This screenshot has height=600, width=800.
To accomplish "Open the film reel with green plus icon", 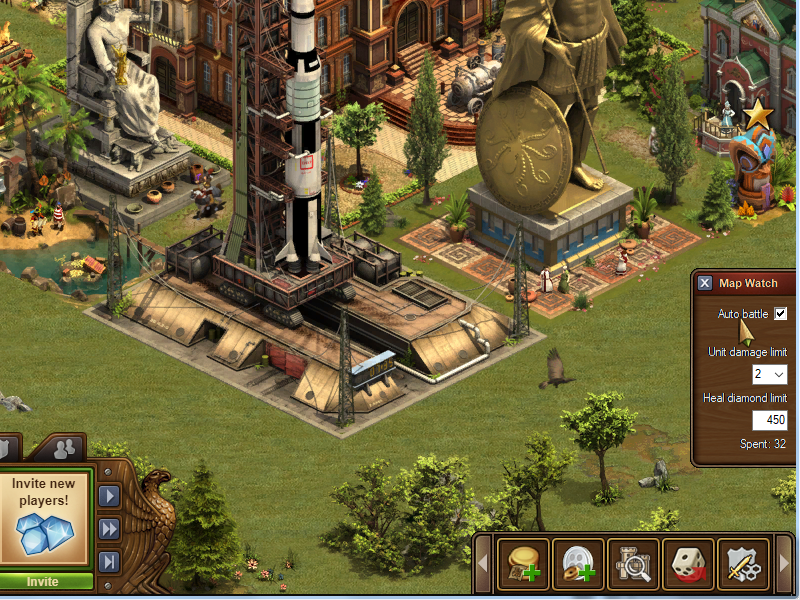I will (x=579, y=565).
